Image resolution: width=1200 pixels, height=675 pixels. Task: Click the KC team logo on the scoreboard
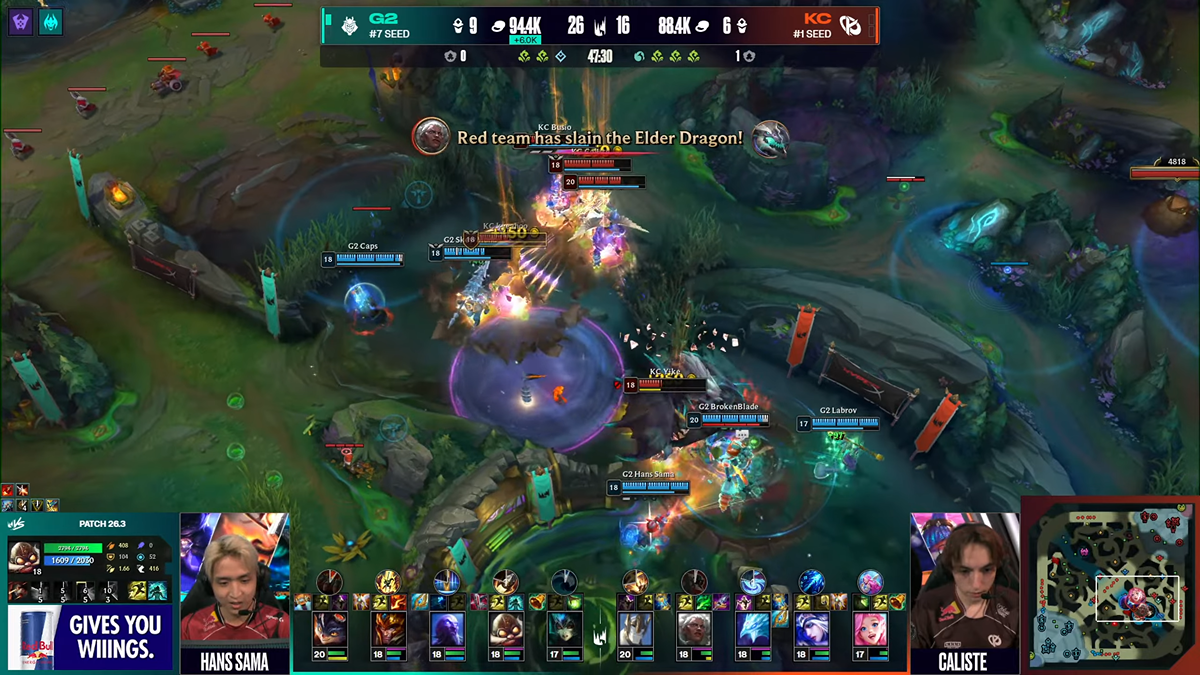pos(850,25)
